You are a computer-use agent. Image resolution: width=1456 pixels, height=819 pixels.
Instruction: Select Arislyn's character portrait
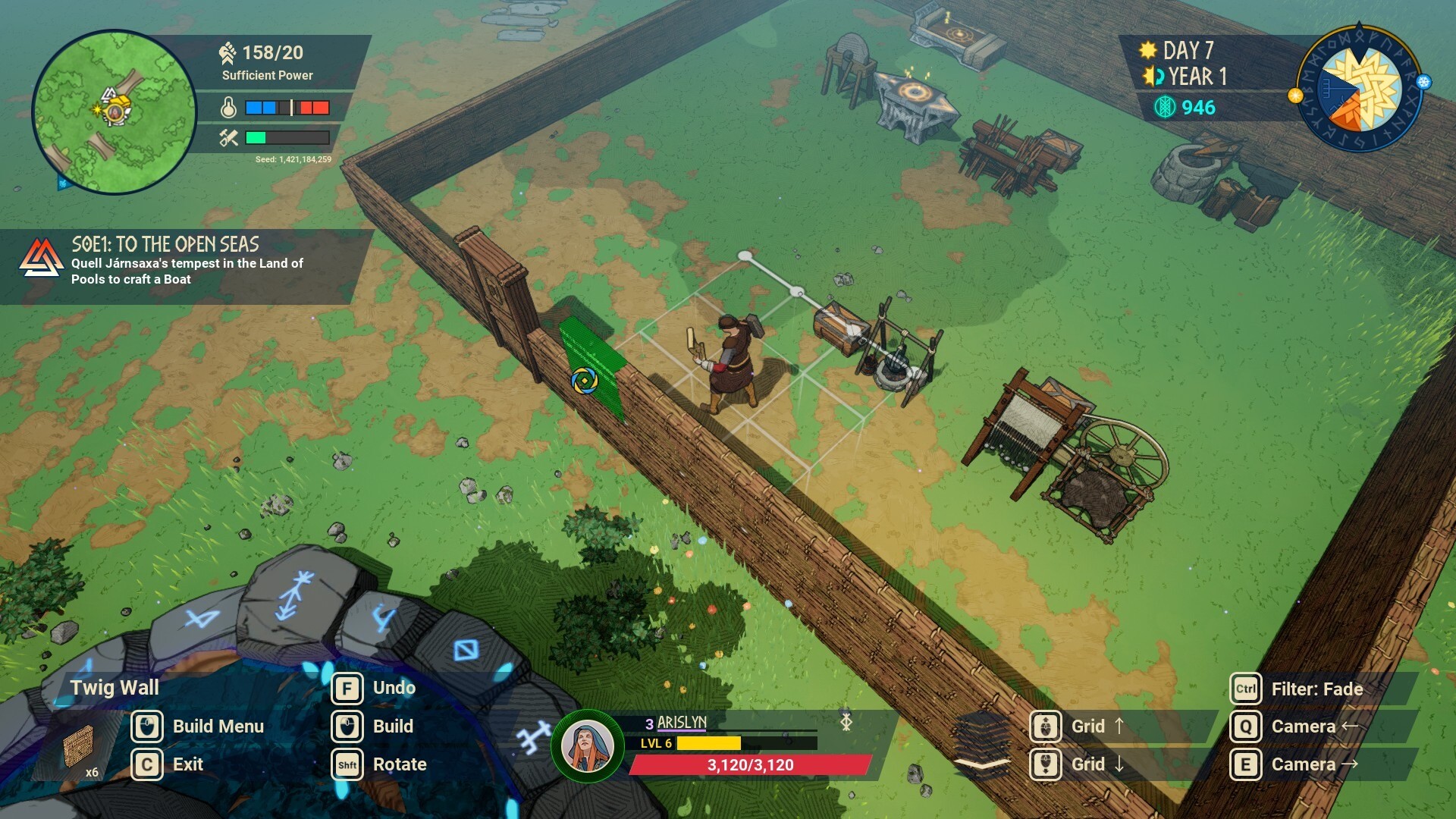(588, 746)
